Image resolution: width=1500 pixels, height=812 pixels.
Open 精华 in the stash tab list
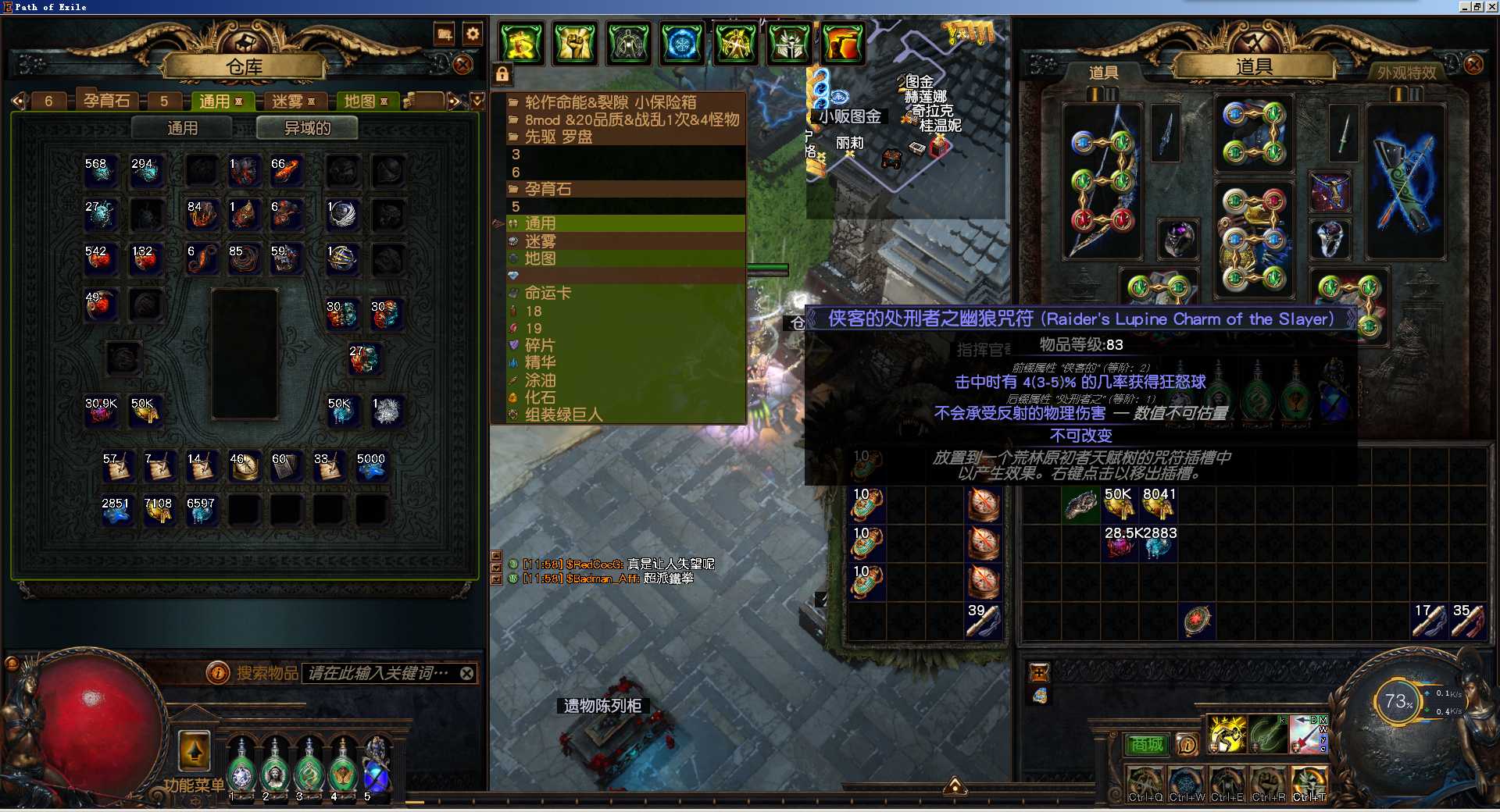(540, 362)
